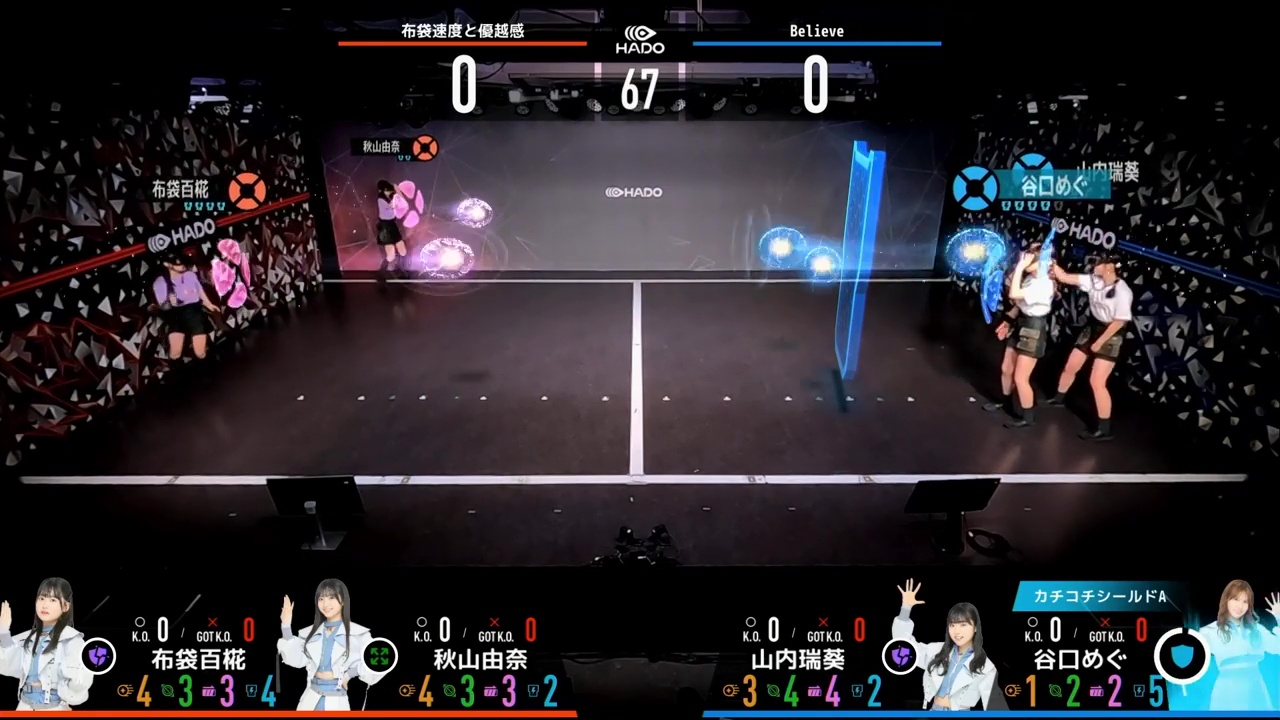Select the 秋山由奈 name tag in the arena

(381, 147)
